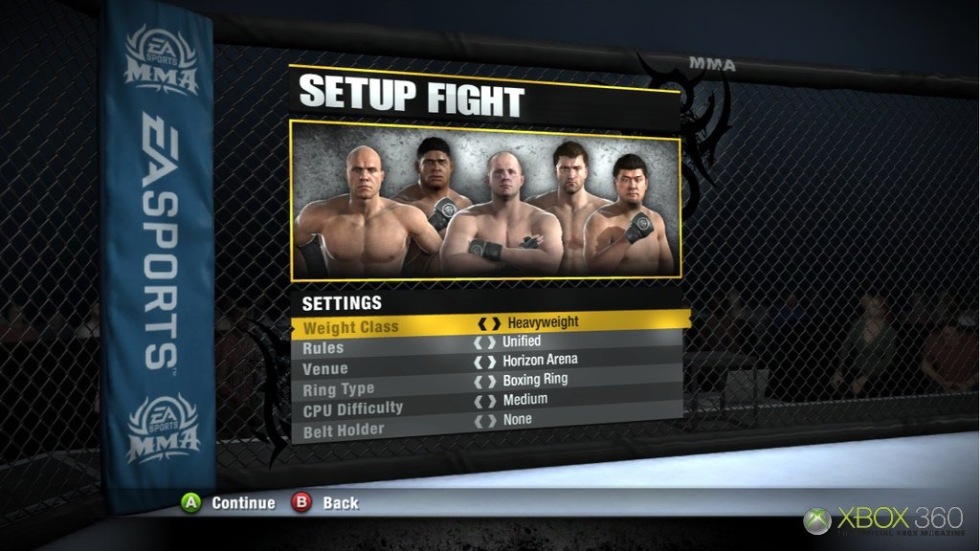Change the Horizon Arena venue value
The image size is (980, 551).
[x=539, y=360]
